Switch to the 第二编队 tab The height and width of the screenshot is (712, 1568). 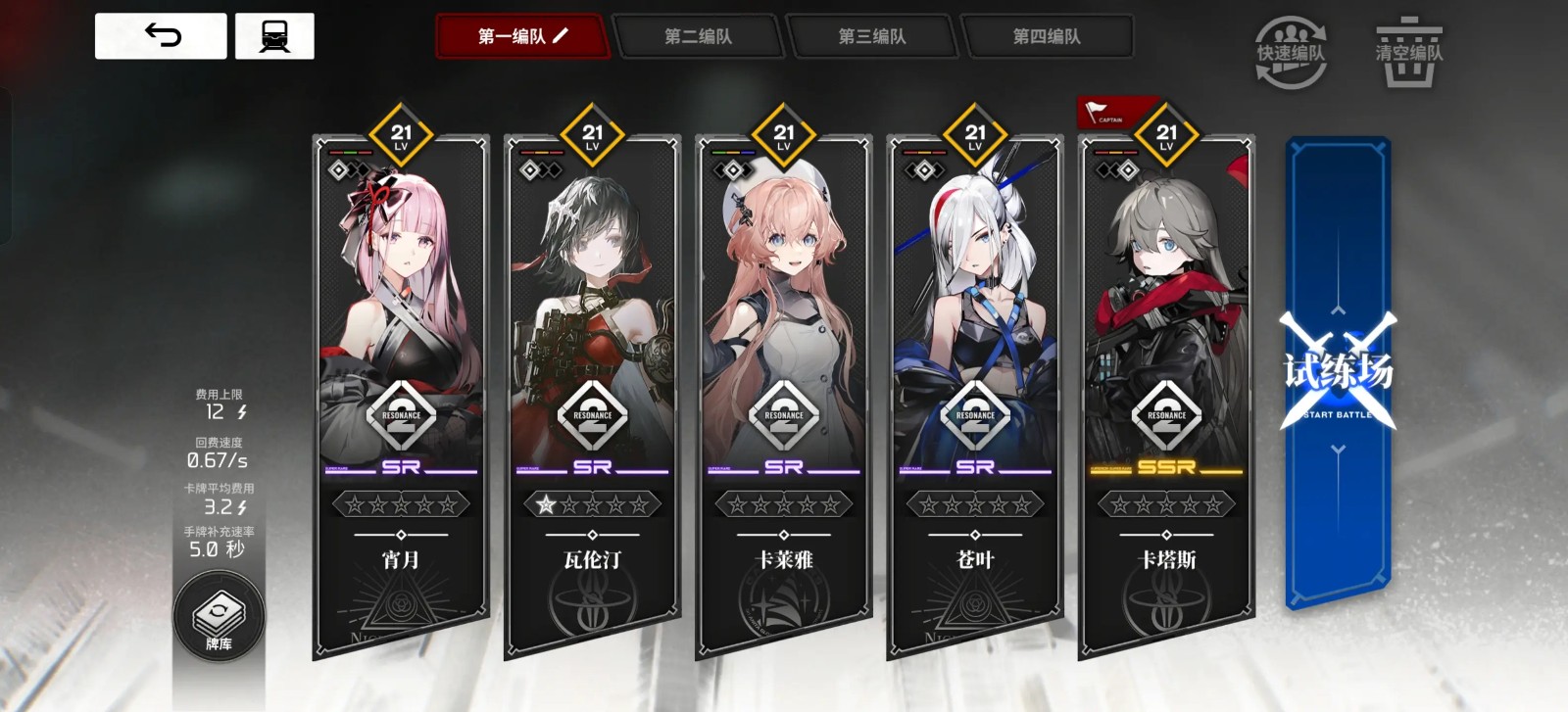[699, 37]
